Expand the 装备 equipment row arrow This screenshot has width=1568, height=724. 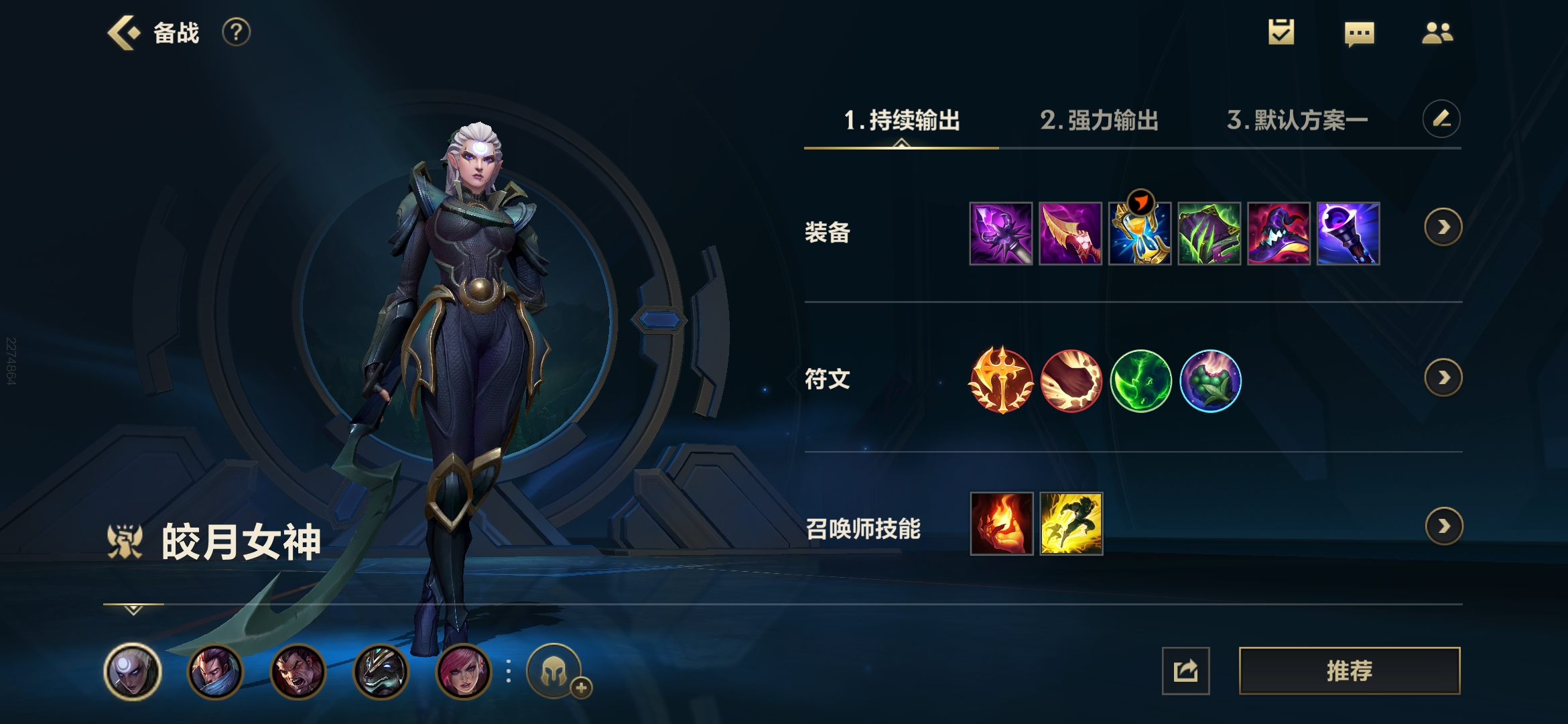click(x=1443, y=227)
